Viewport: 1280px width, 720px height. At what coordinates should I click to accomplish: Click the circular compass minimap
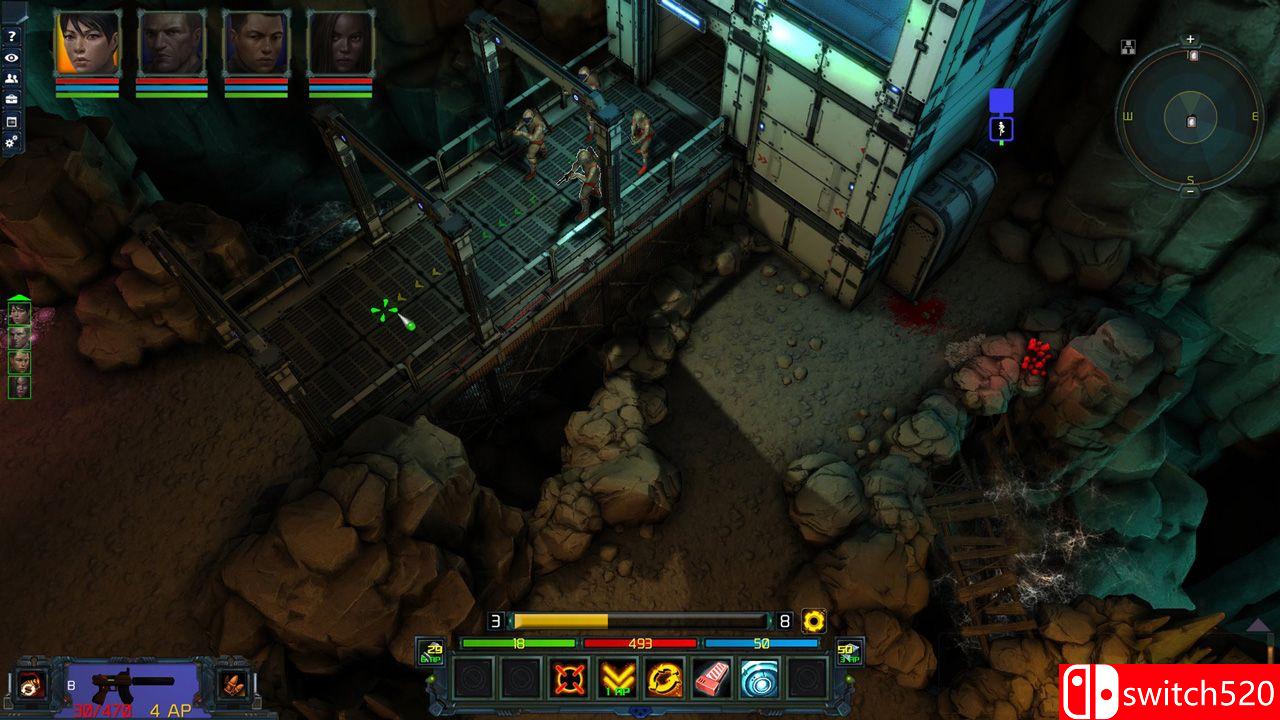pos(1190,118)
